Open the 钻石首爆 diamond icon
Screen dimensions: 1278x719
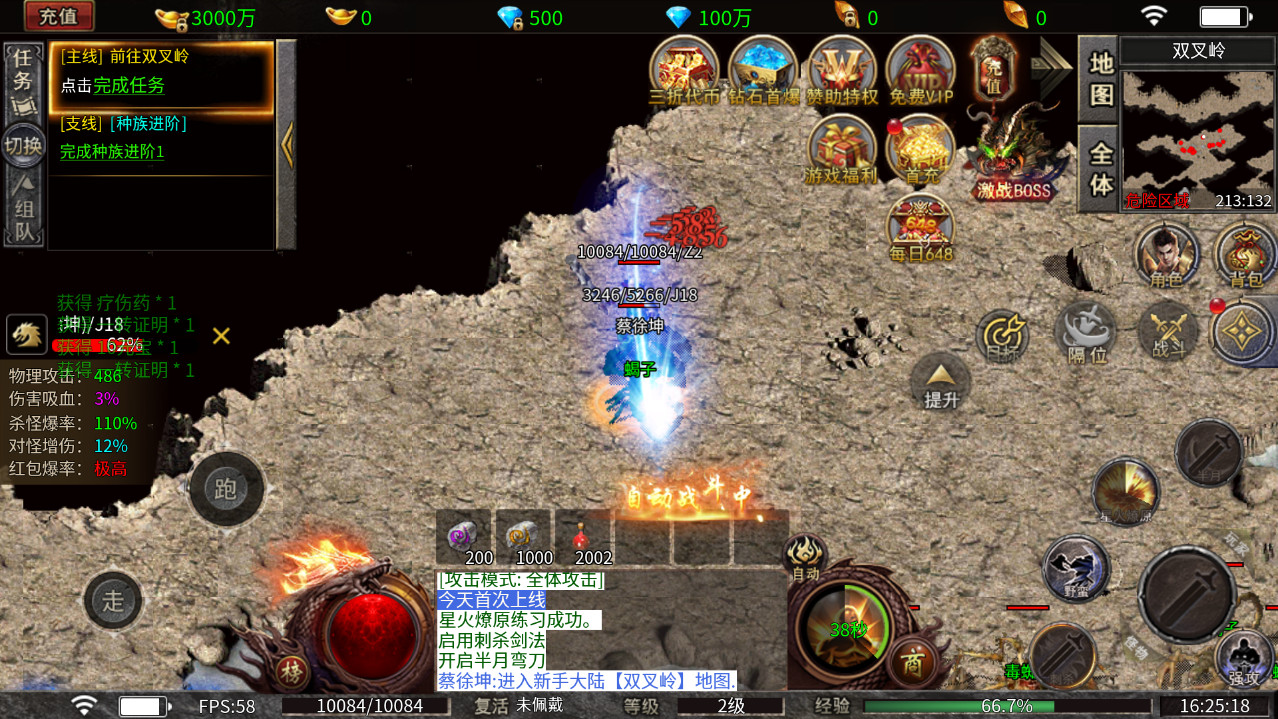[763, 70]
